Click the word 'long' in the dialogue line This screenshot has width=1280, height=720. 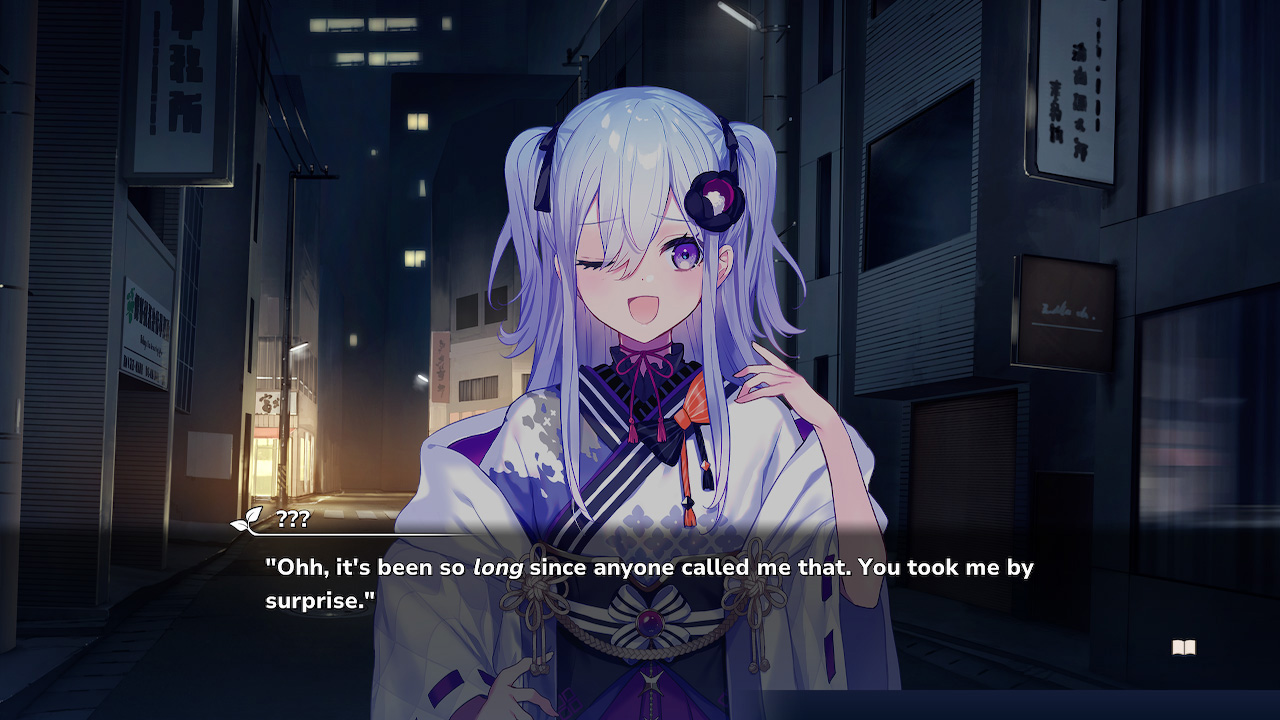click(x=498, y=567)
